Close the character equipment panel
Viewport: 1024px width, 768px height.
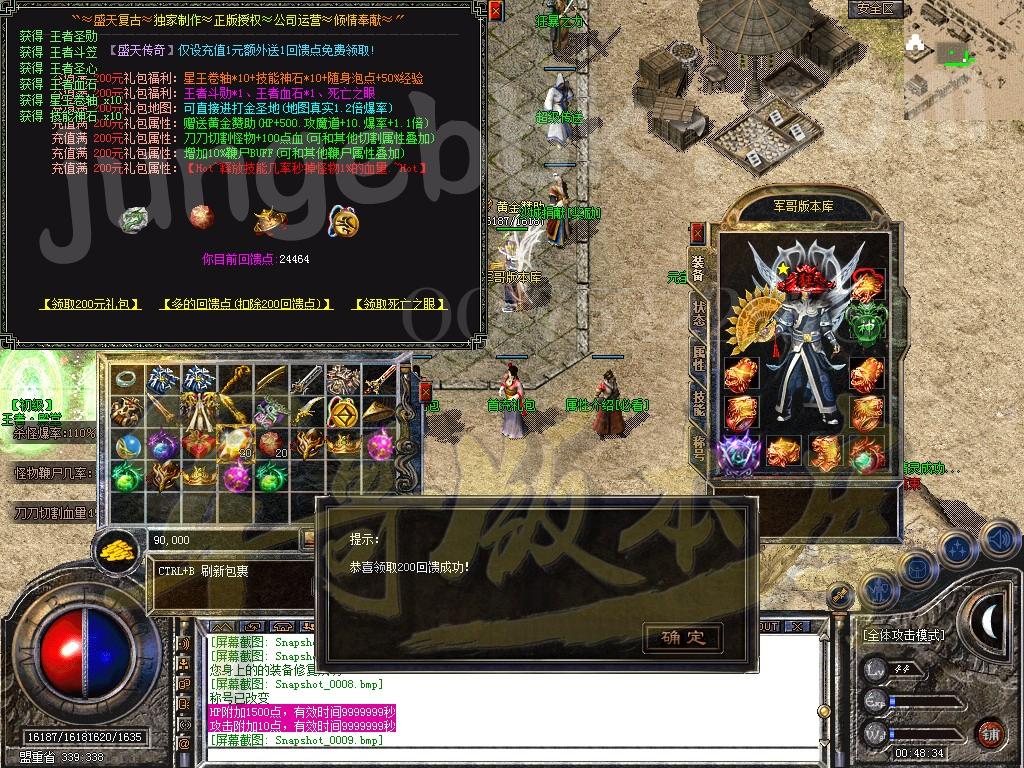coord(698,233)
